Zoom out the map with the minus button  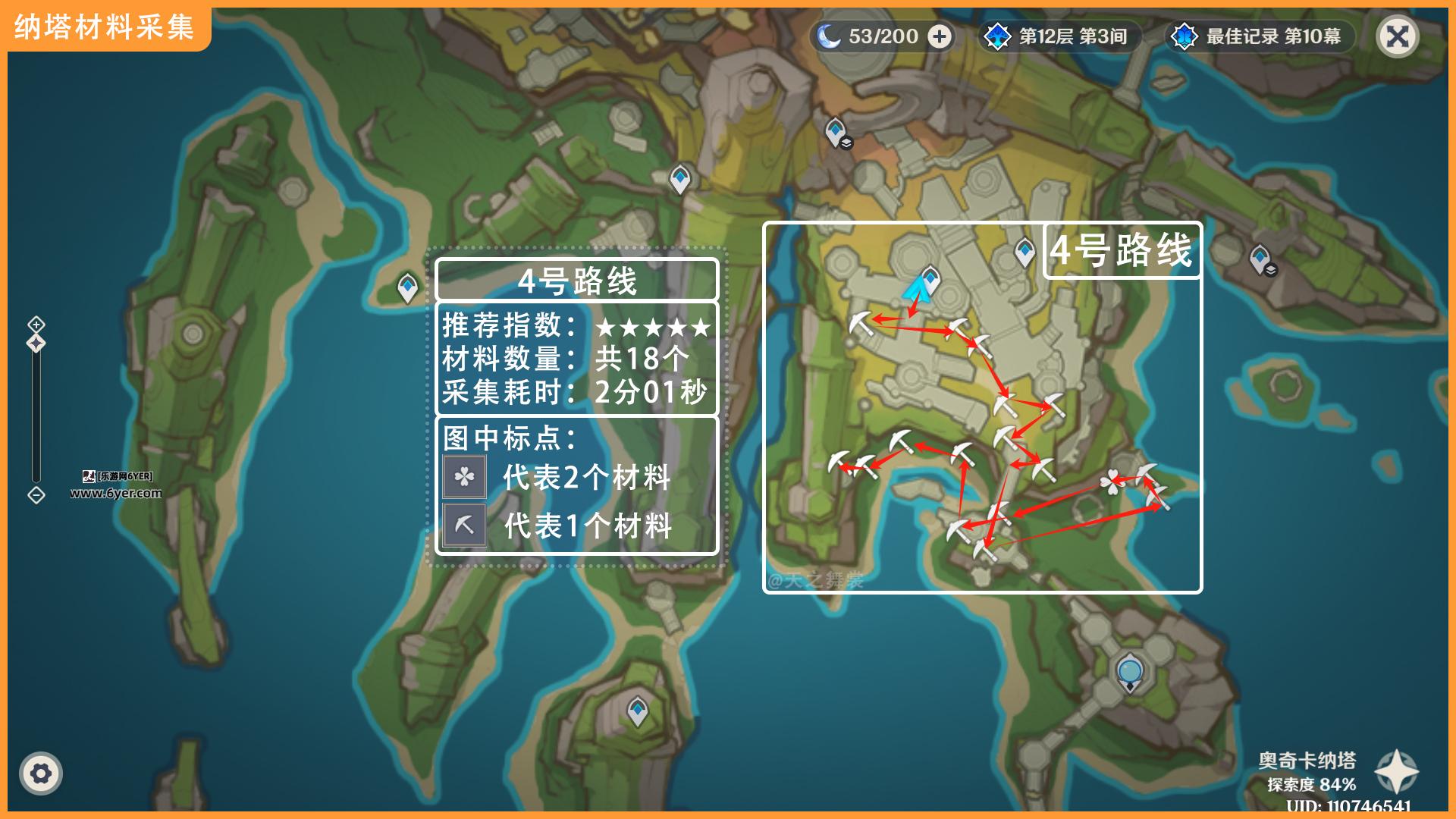point(36,495)
